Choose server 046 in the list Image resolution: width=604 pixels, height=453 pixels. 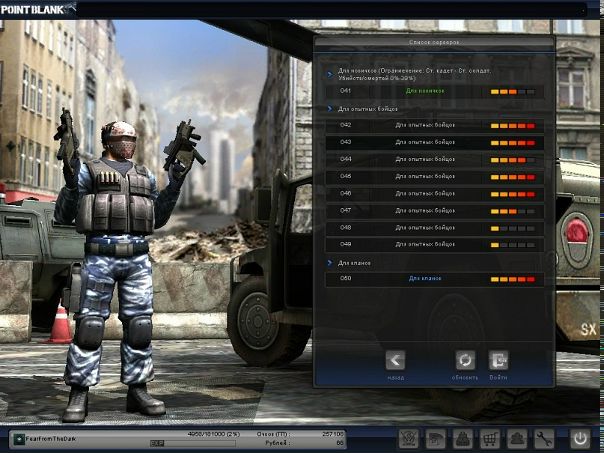[431, 193]
